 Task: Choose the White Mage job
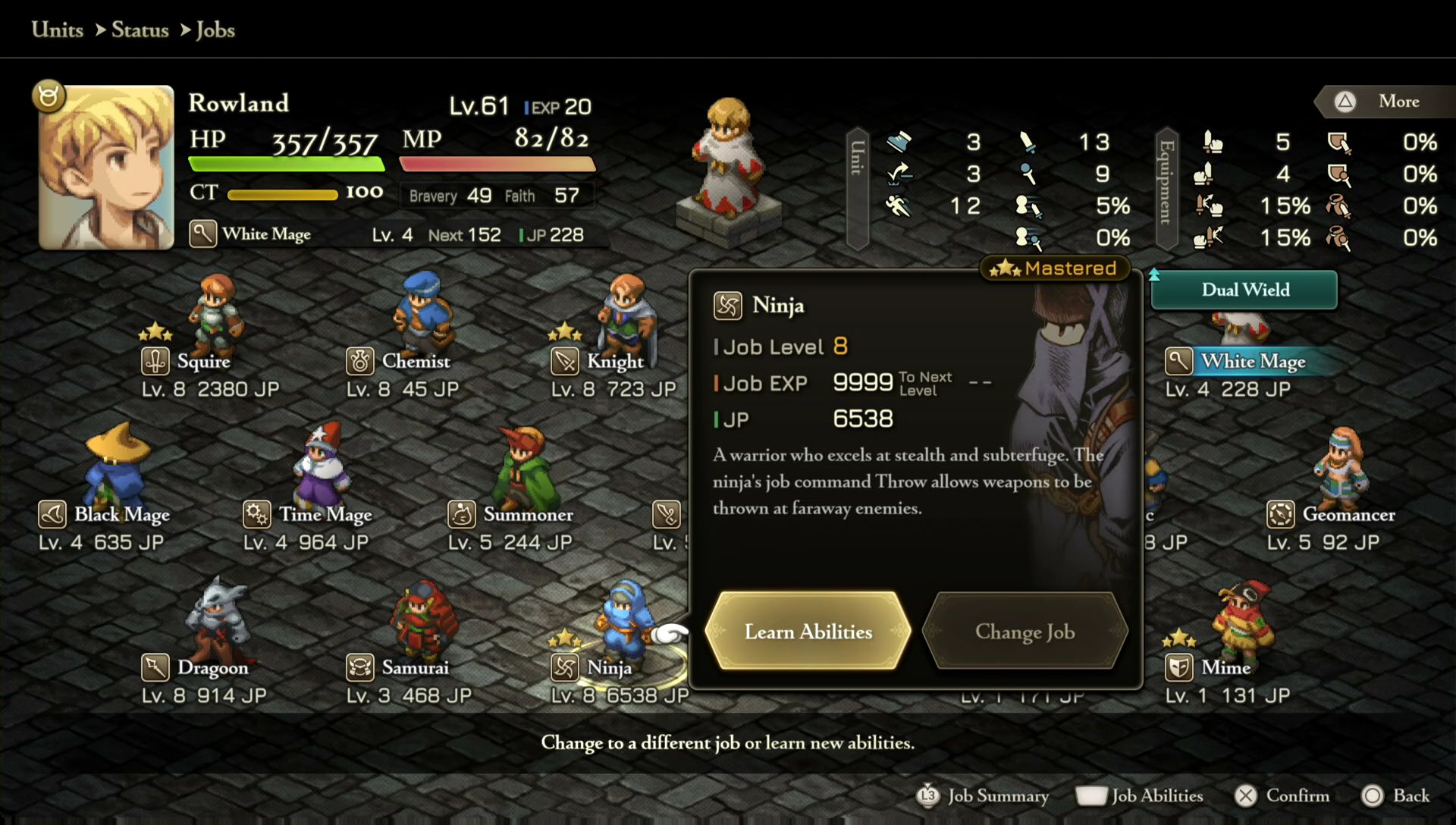point(1253,362)
